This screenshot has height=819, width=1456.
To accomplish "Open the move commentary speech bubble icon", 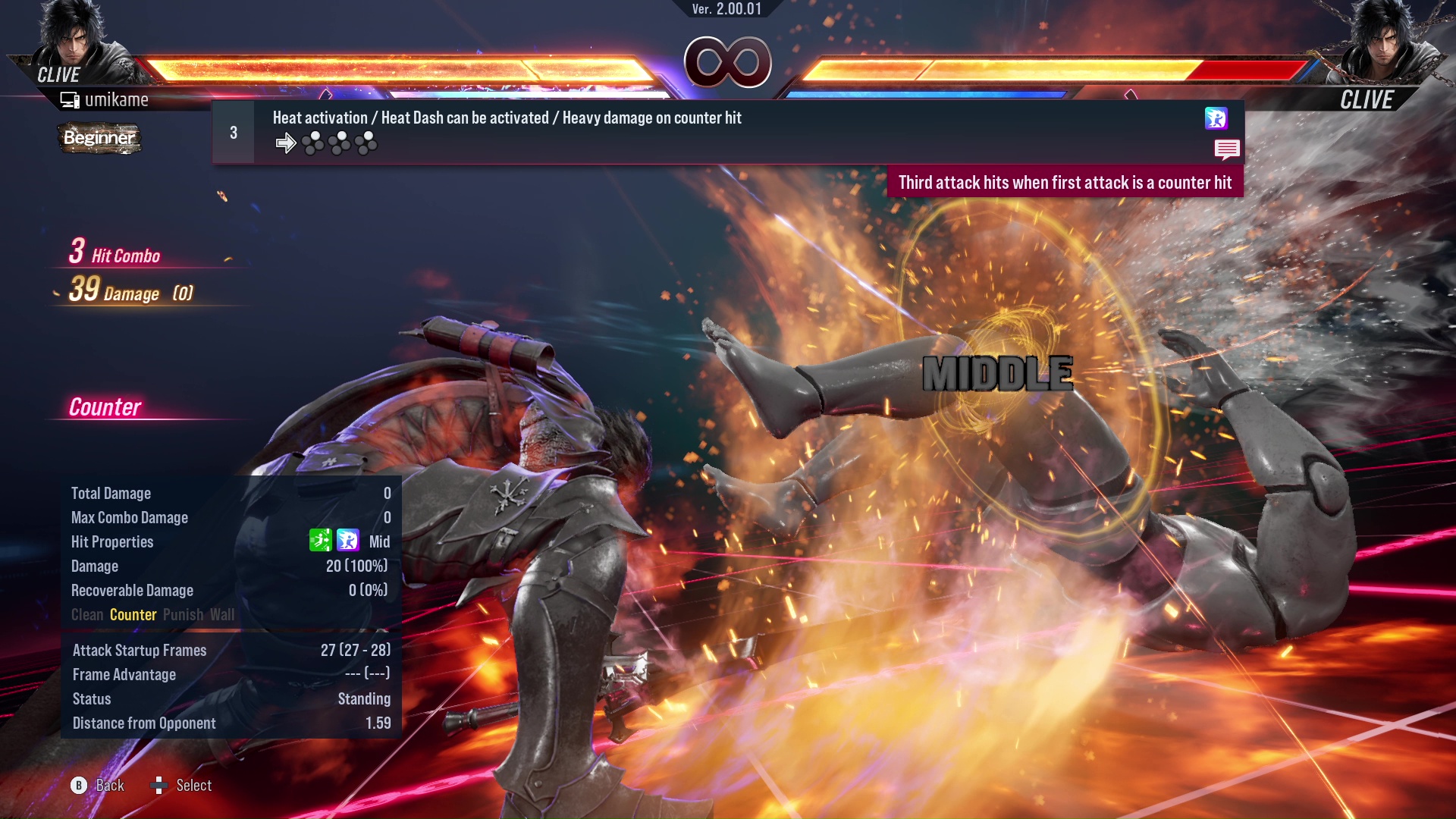I will tap(1228, 149).
